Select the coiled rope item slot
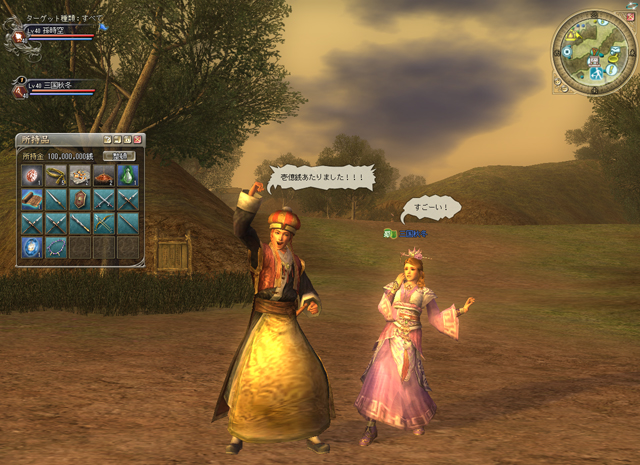 point(55,175)
